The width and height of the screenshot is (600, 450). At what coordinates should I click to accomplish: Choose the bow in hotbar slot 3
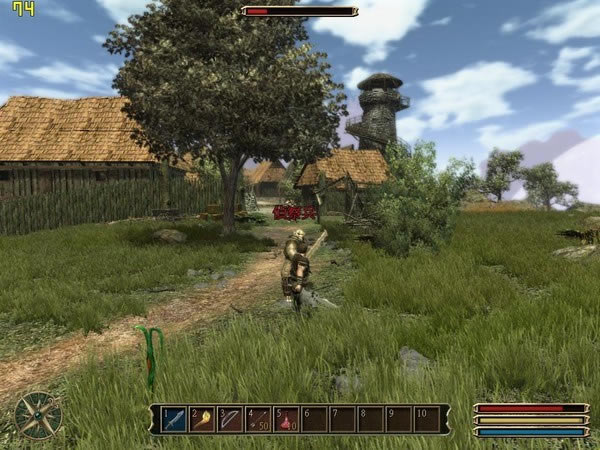230,419
